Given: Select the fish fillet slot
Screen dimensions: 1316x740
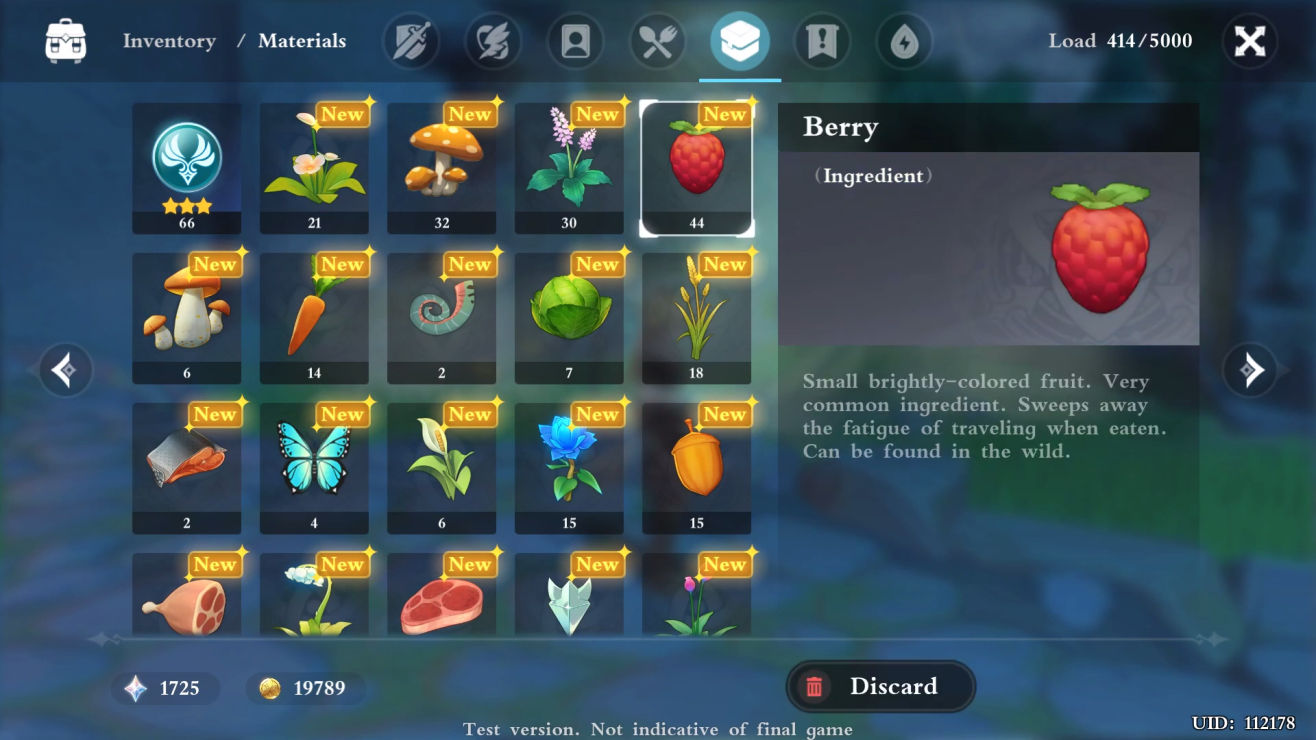Looking at the screenshot, I should (187, 468).
